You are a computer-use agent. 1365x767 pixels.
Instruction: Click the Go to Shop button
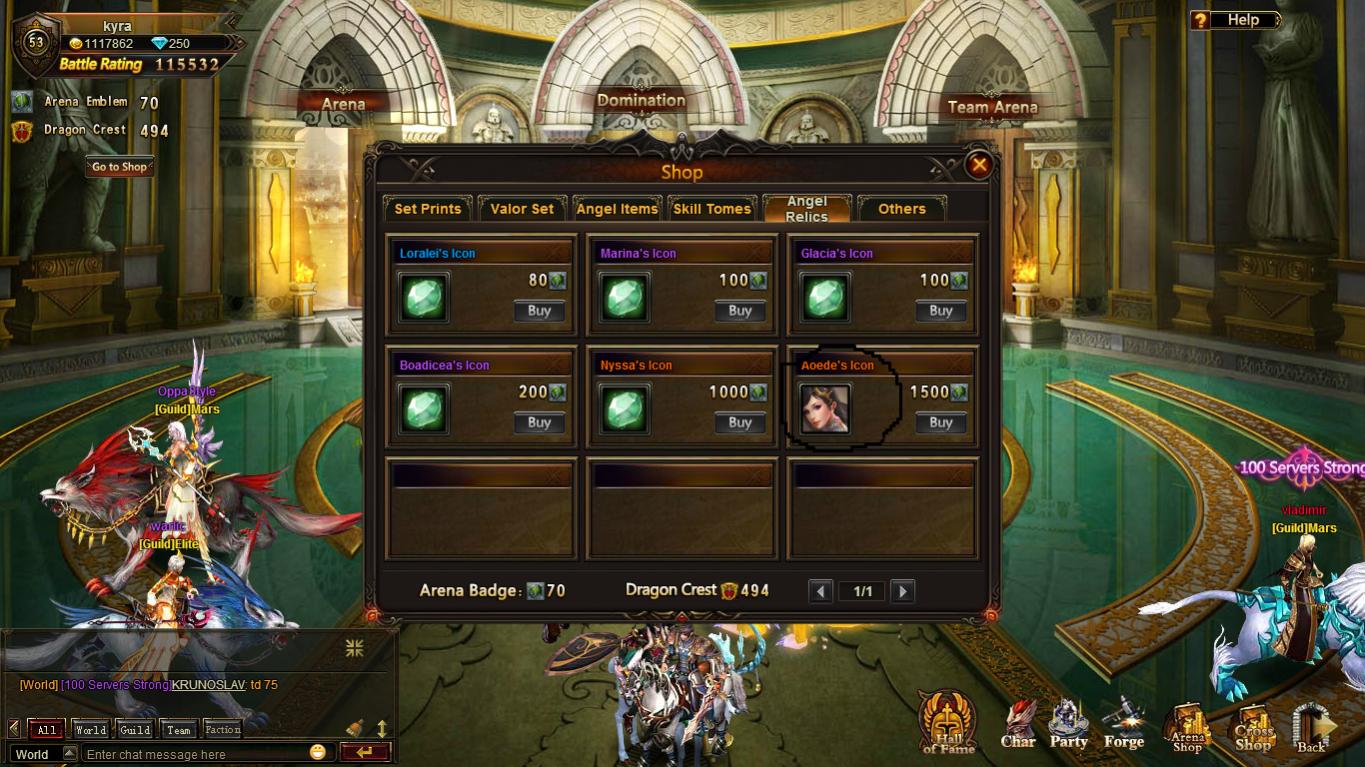pyautogui.click(x=120, y=167)
